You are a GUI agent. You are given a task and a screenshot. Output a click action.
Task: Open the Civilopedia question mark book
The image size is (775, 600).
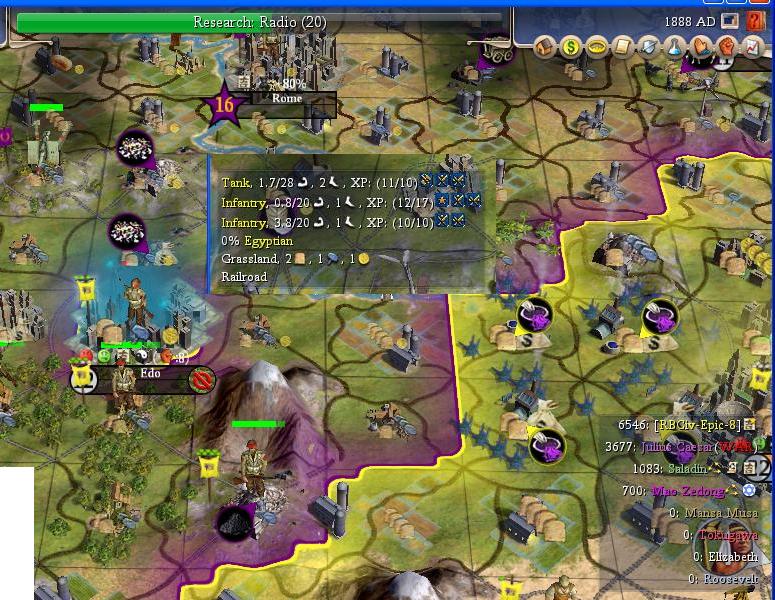coord(755,20)
